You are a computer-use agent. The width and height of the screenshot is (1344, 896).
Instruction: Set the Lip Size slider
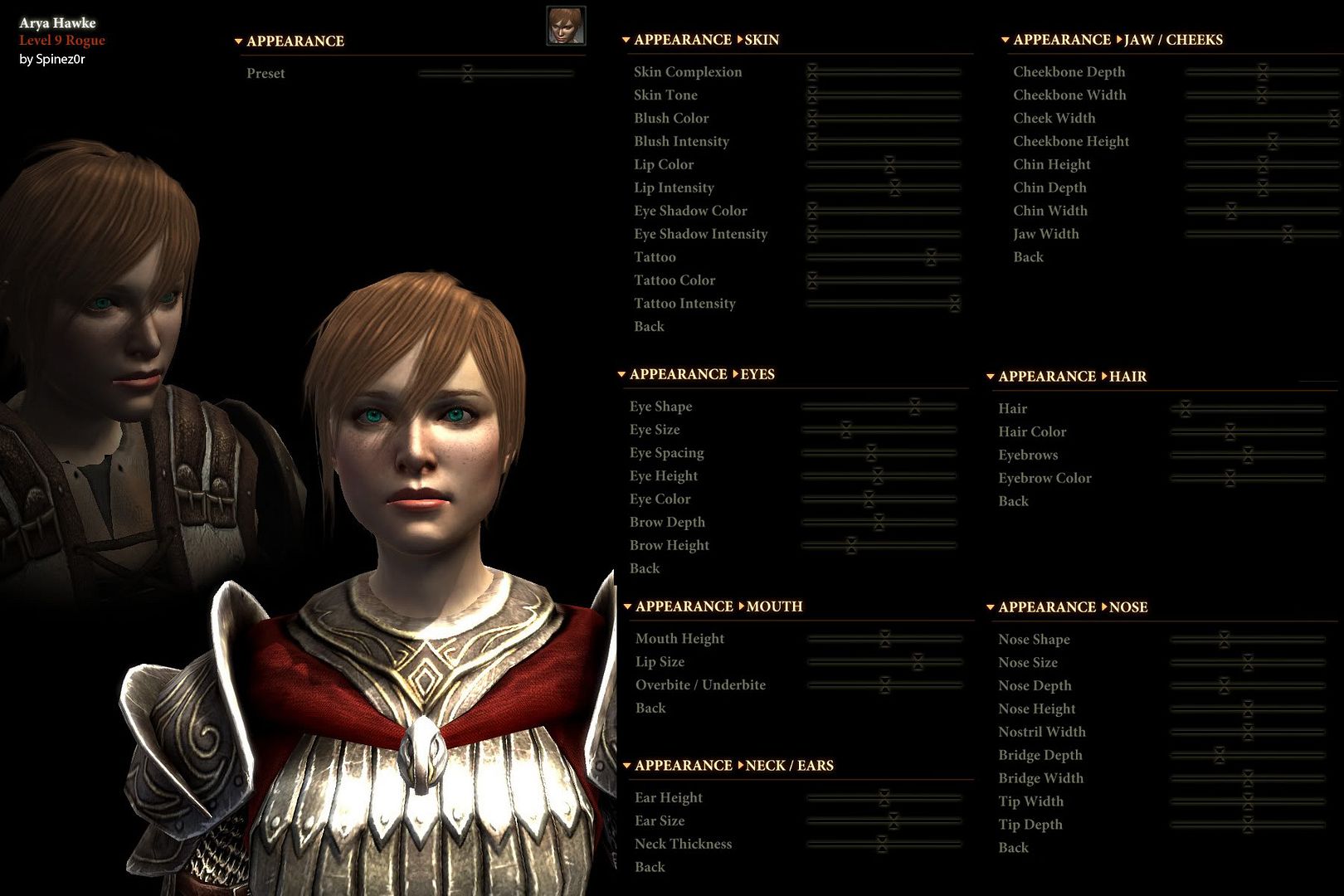[918, 662]
